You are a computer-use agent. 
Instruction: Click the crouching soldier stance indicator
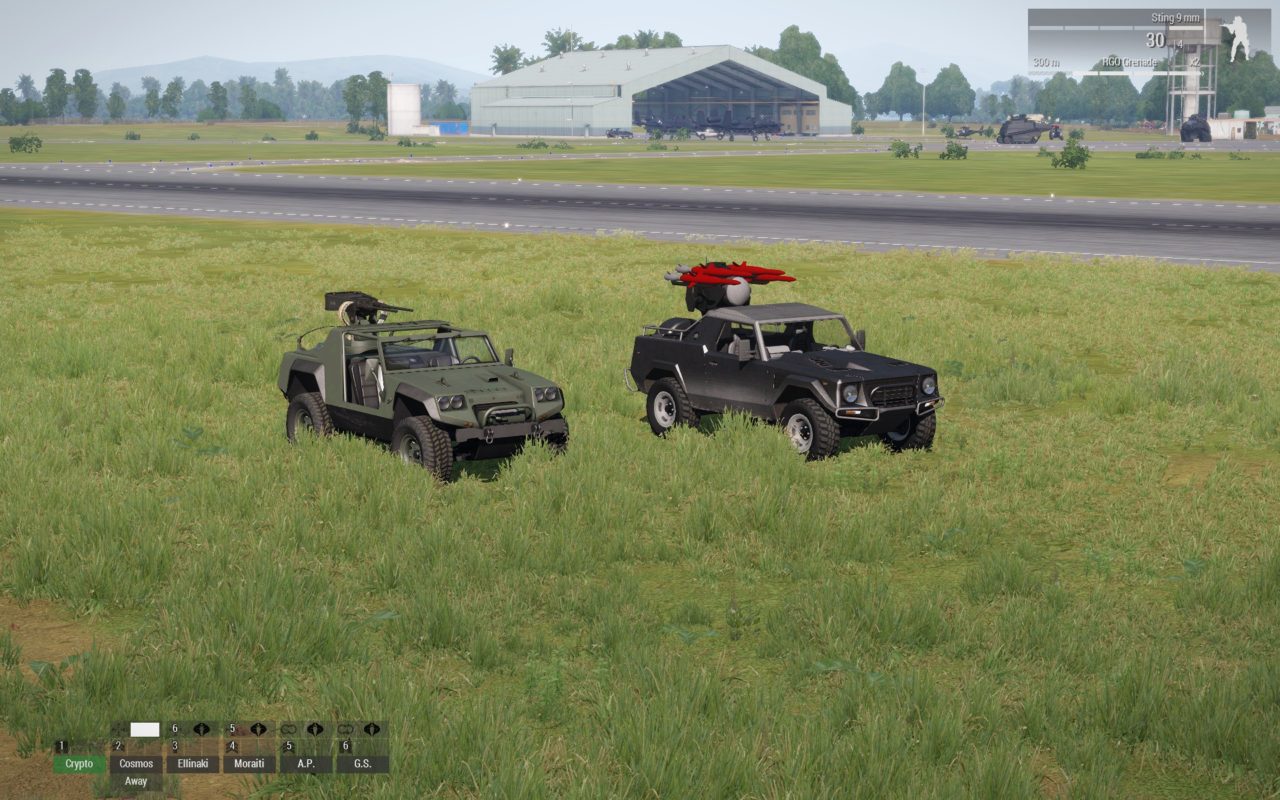pyautogui.click(x=1238, y=39)
